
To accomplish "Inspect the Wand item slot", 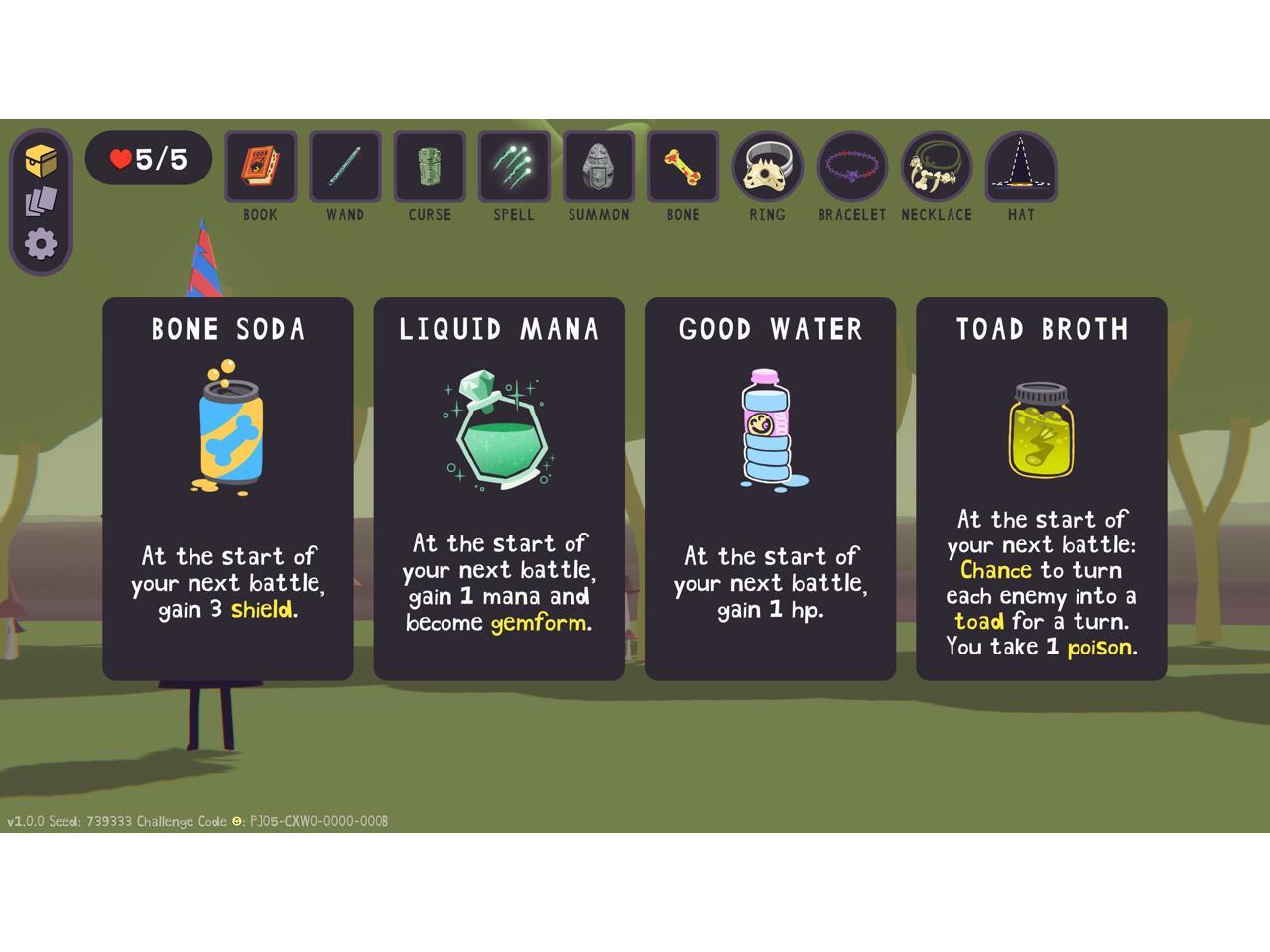I will pyautogui.click(x=345, y=166).
